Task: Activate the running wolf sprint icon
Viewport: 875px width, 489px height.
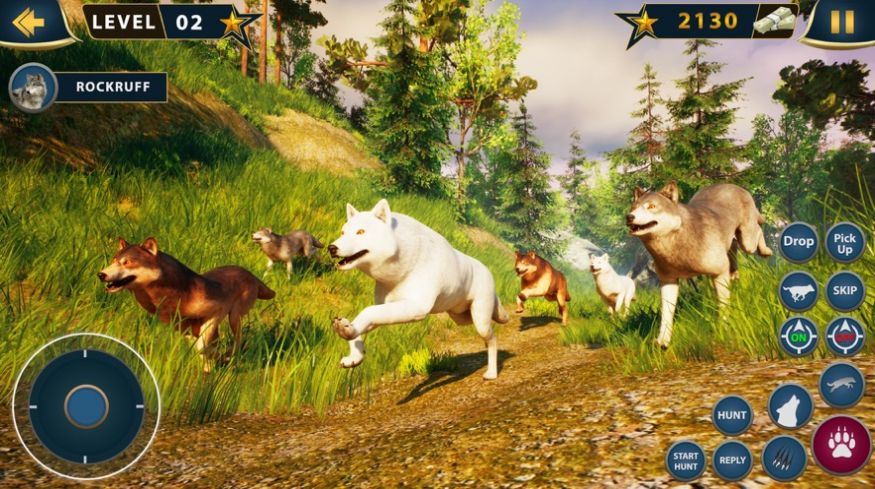Action: (x=798, y=291)
